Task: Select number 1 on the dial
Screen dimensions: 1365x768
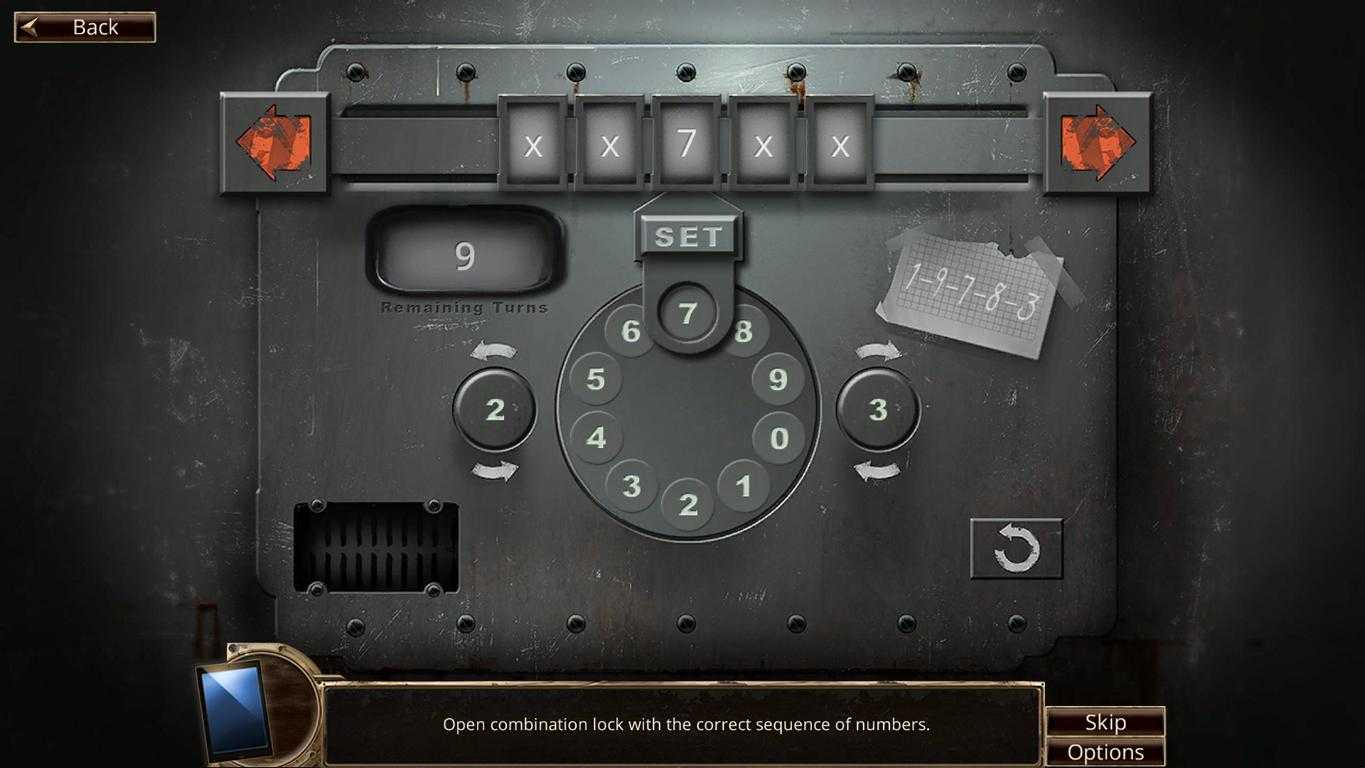Action: (744, 487)
